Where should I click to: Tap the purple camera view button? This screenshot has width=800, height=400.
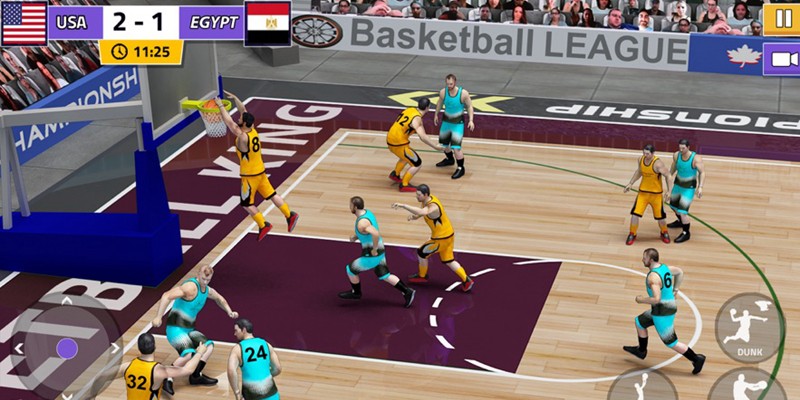coord(780,59)
